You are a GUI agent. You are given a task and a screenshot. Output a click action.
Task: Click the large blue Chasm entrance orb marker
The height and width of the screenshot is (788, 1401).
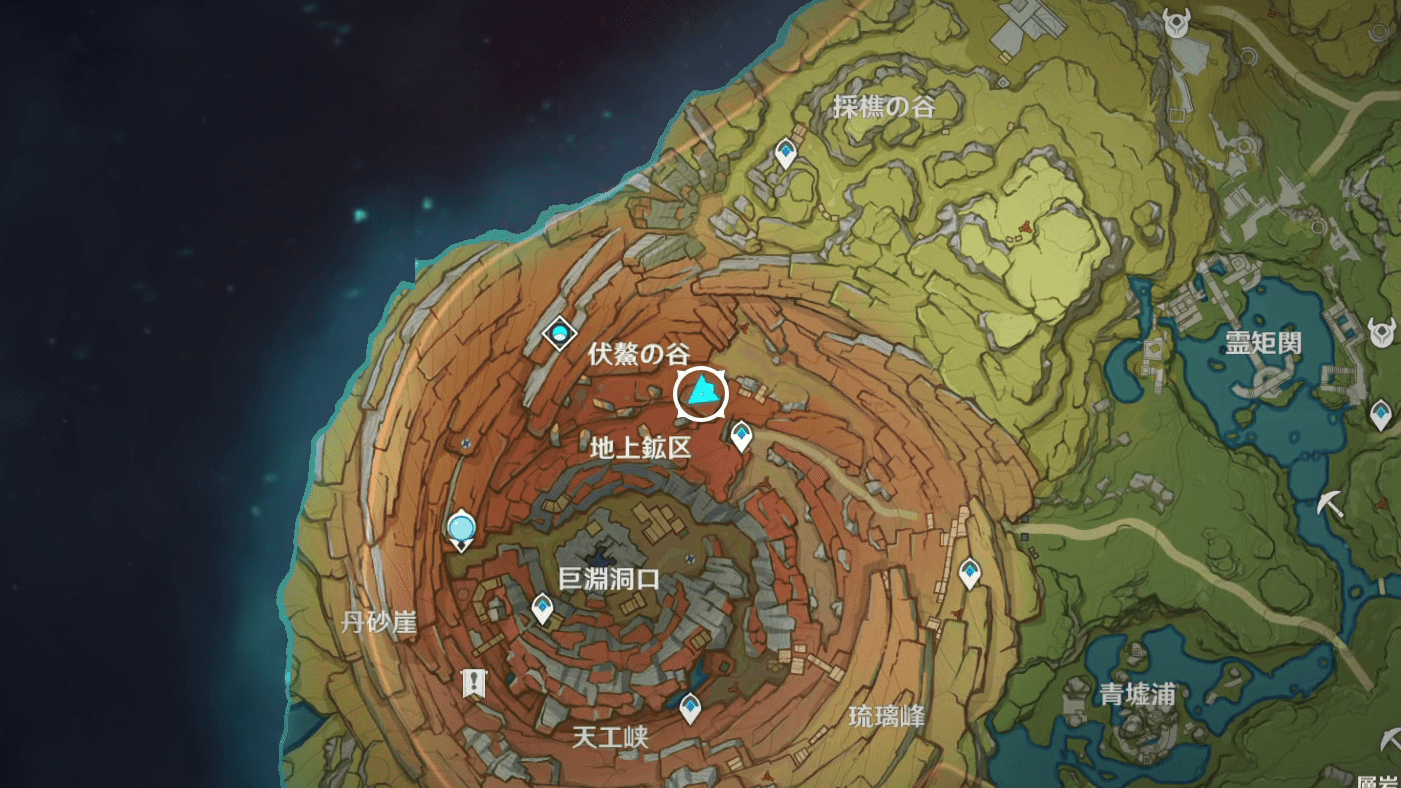(x=461, y=525)
